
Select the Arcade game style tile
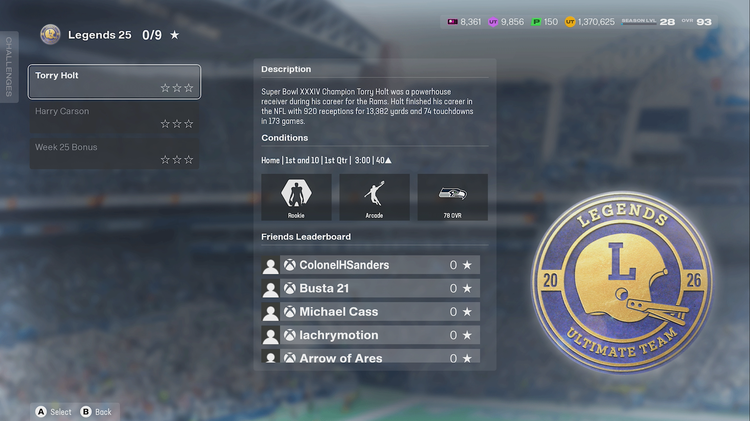[x=374, y=197]
